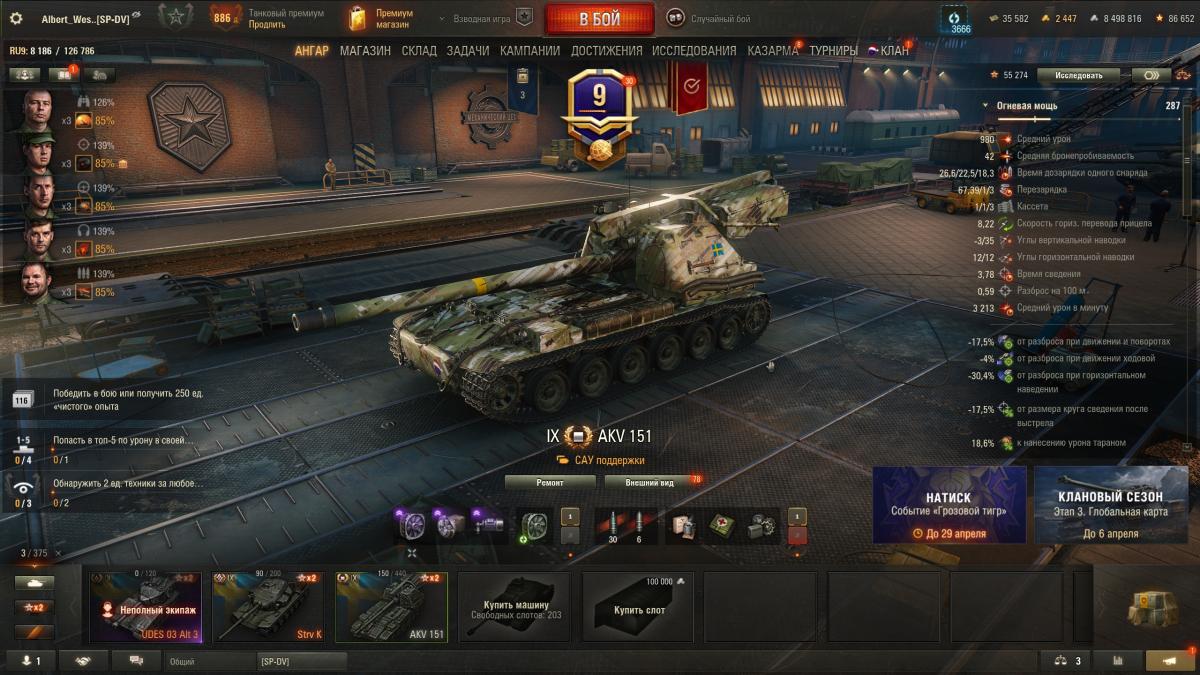Collapse the Огневая мощь stats section
The width and height of the screenshot is (1200, 675).
pyautogui.click(x=987, y=106)
